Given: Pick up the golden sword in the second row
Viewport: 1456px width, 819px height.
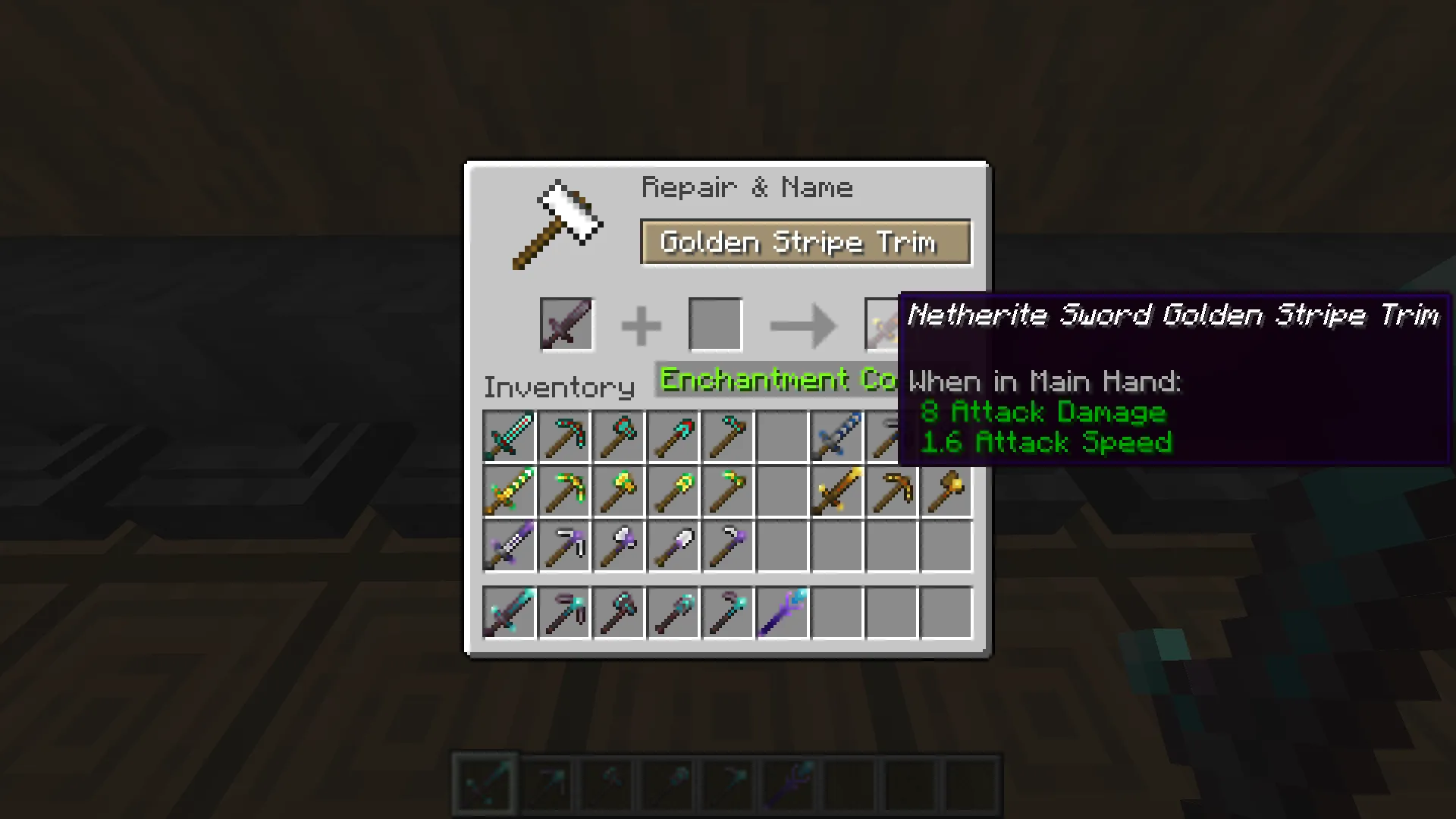Looking at the screenshot, I should click(836, 491).
